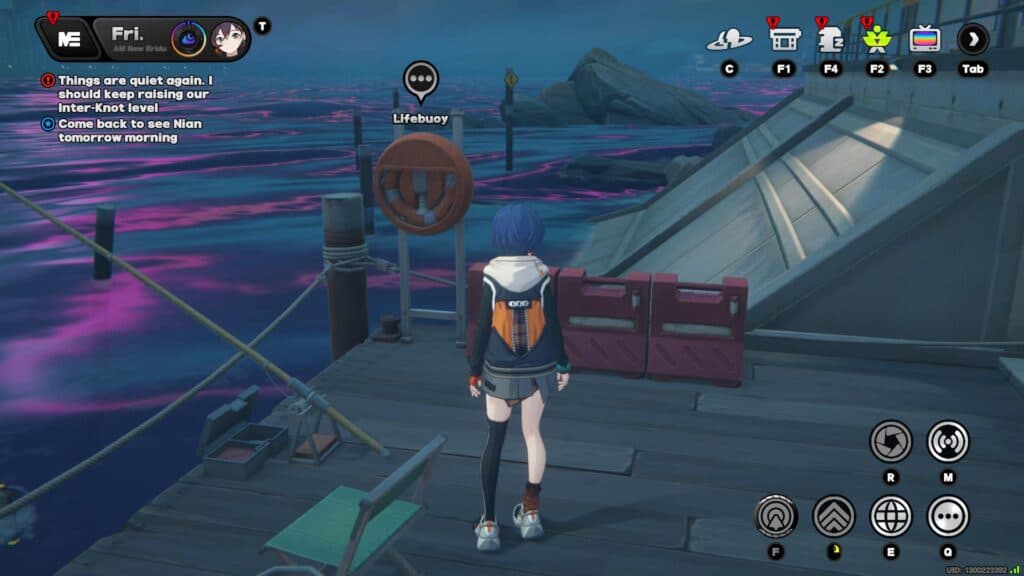This screenshot has height=576, width=1024.
Task: Open the planet-ring character icon
Action: point(729,40)
